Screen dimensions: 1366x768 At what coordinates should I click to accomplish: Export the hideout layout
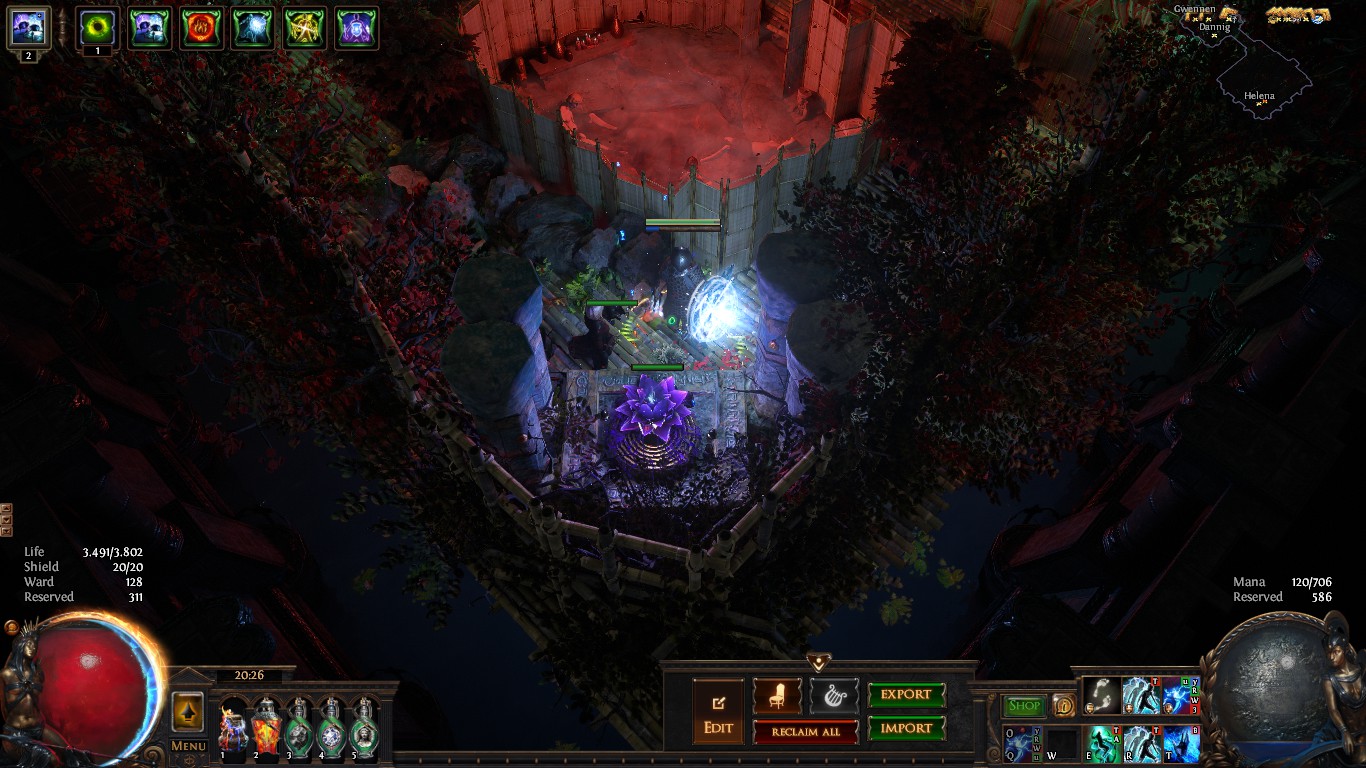click(x=906, y=695)
